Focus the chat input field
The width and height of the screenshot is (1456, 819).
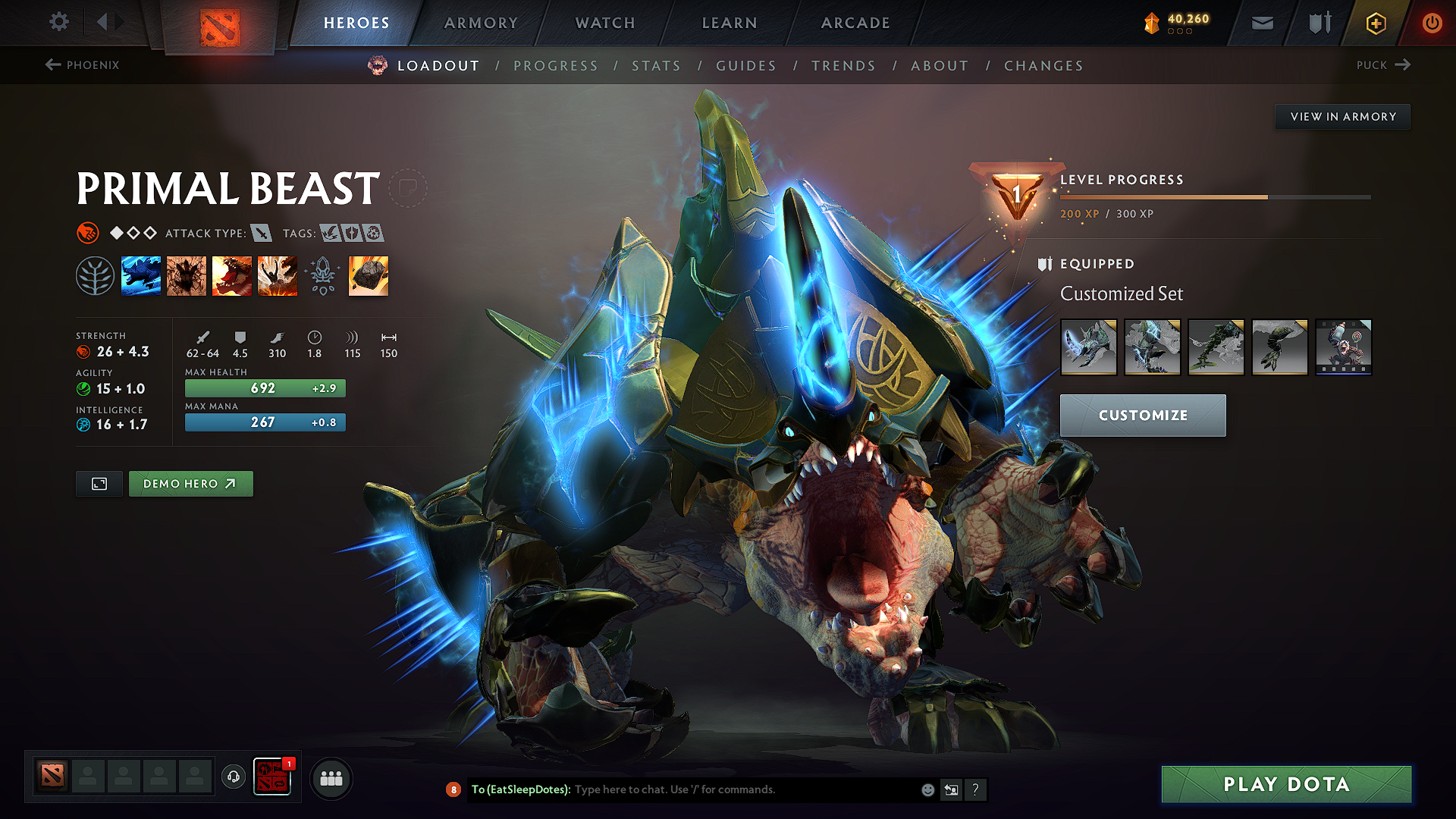[743, 789]
